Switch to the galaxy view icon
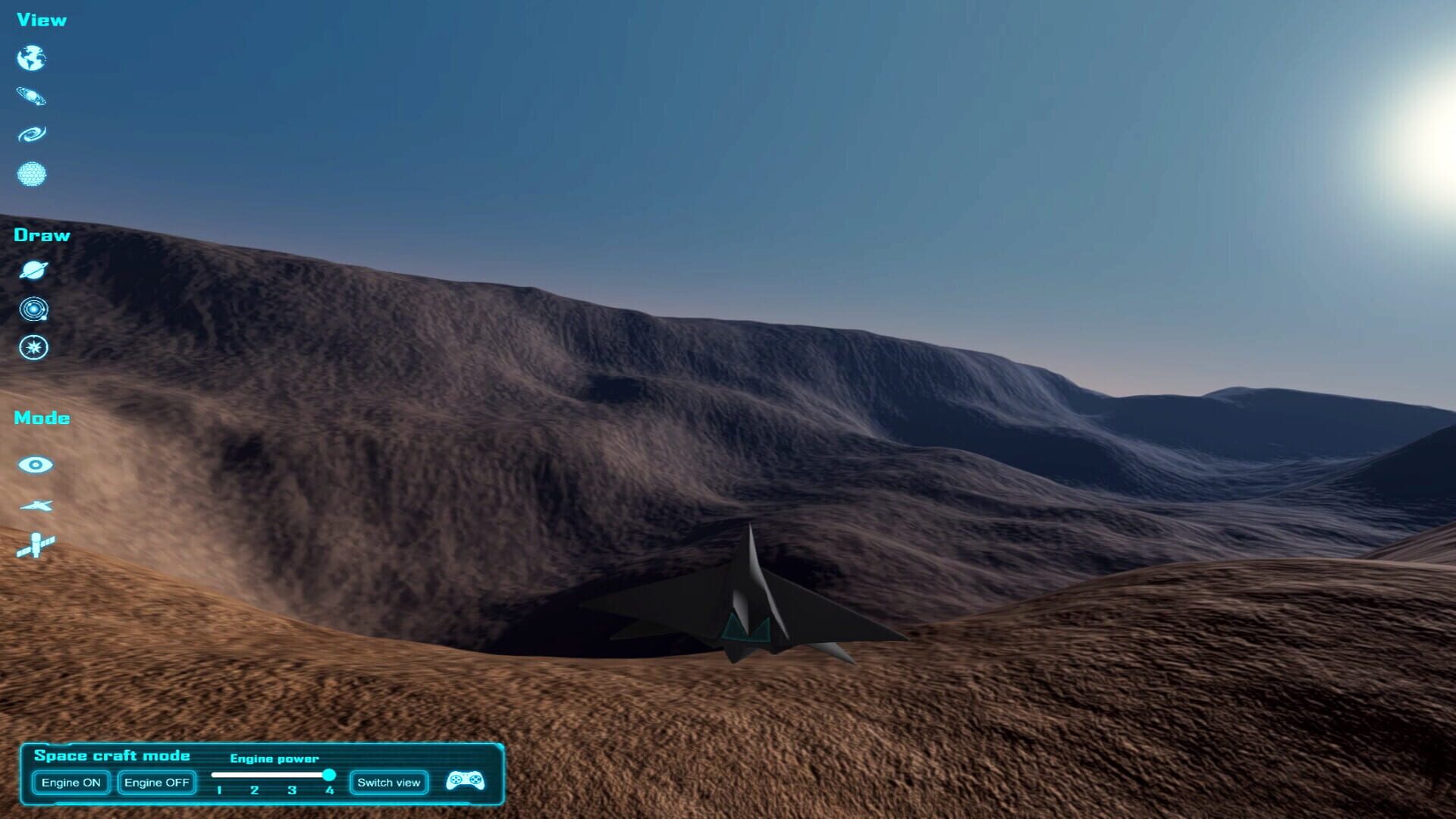Screen dimensions: 1456x819 click(31, 132)
